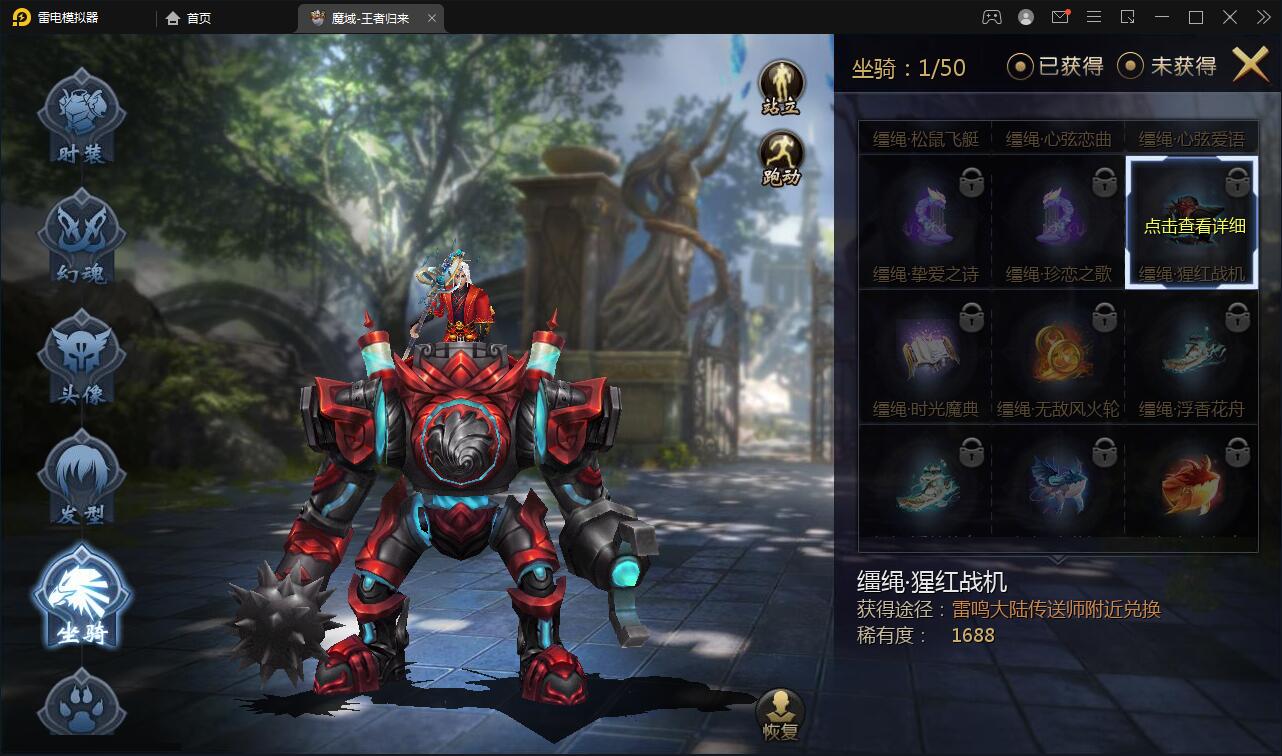This screenshot has height=756, width=1282.
Task: Activate the 站立 standing pose button
Action: click(x=781, y=86)
